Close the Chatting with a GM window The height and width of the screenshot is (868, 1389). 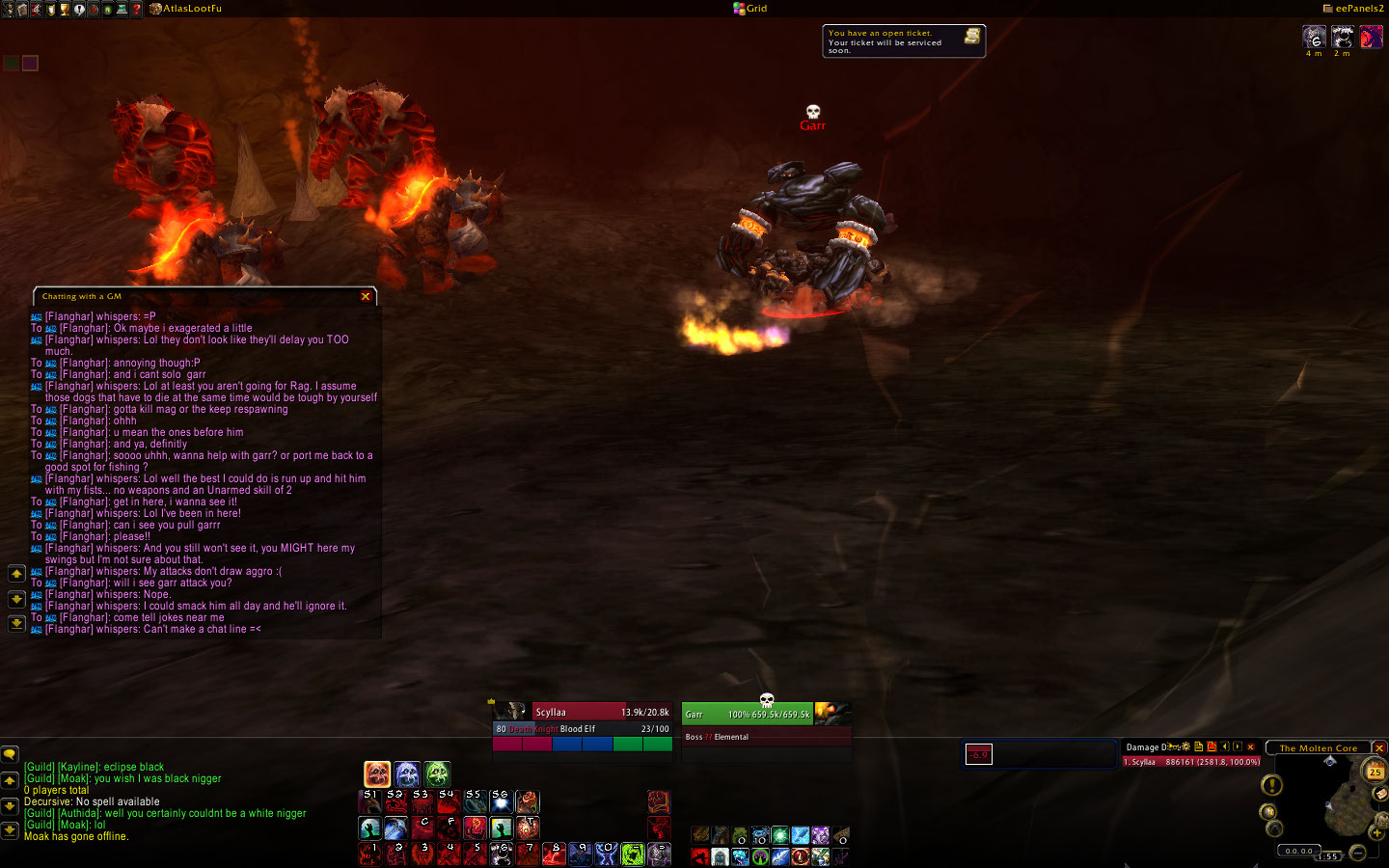[x=366, y=297]
